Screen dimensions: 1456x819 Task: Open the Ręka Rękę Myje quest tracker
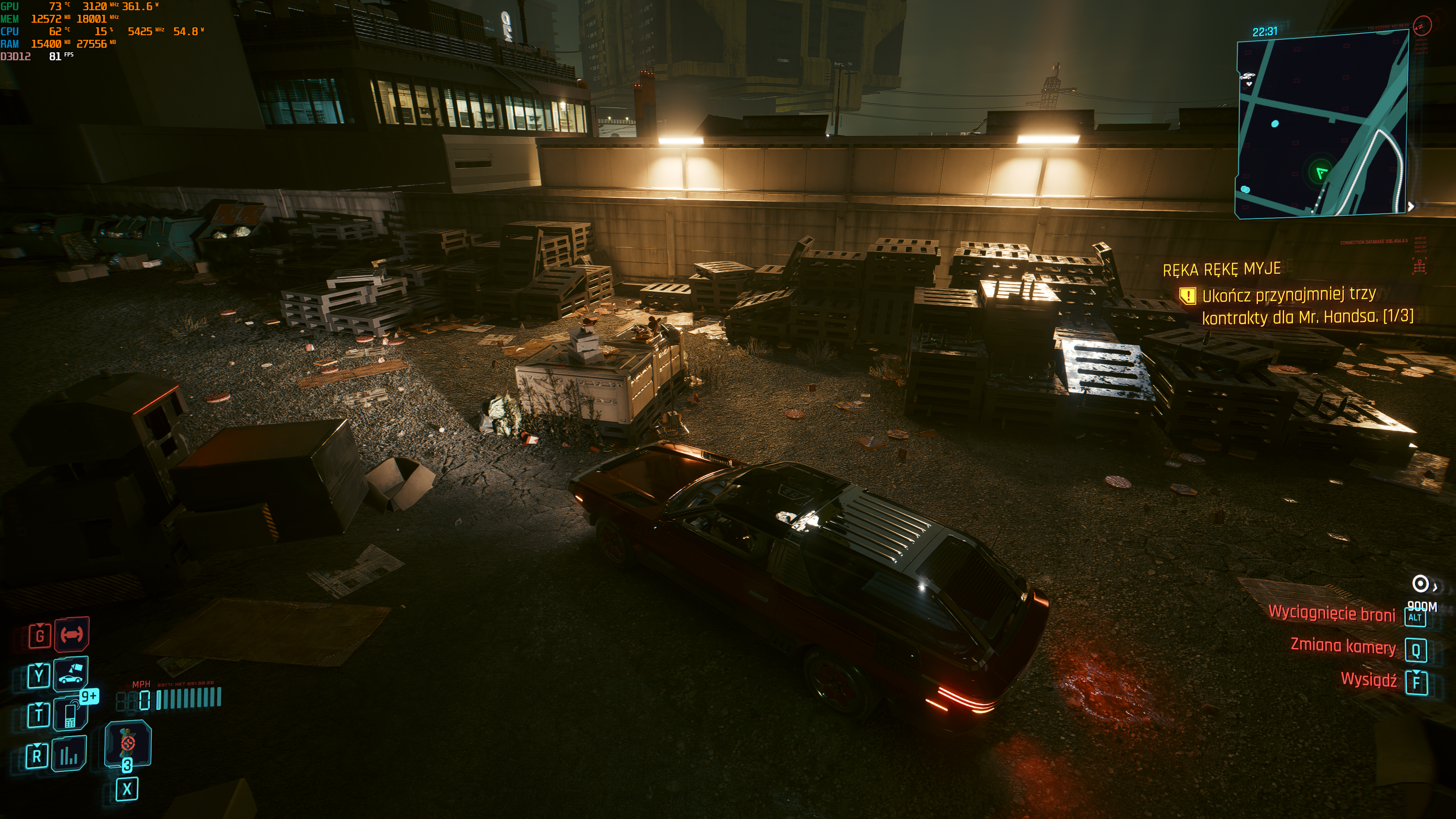[1221, 269]
